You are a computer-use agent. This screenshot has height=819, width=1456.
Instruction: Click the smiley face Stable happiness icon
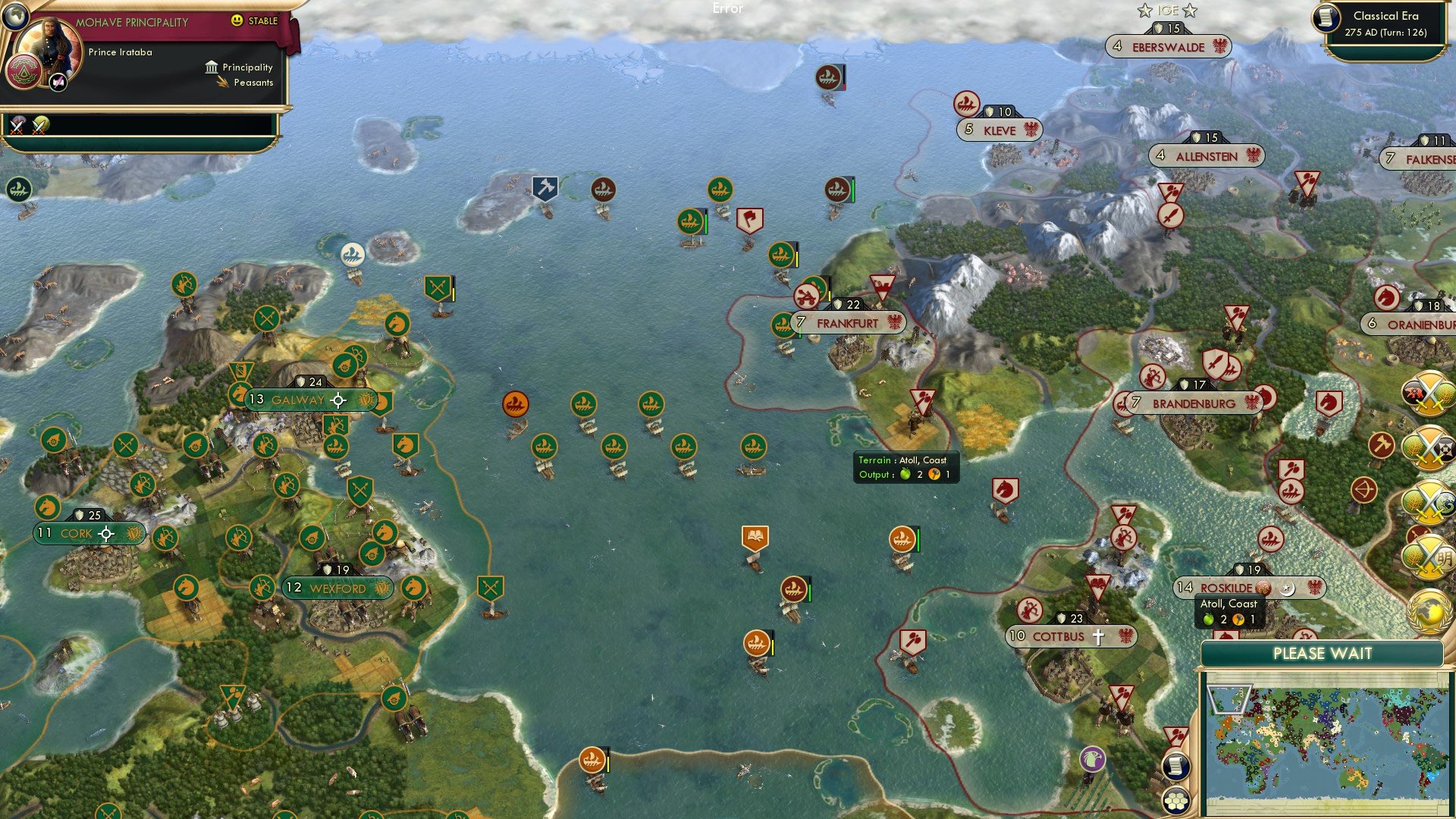click(236, 21)
